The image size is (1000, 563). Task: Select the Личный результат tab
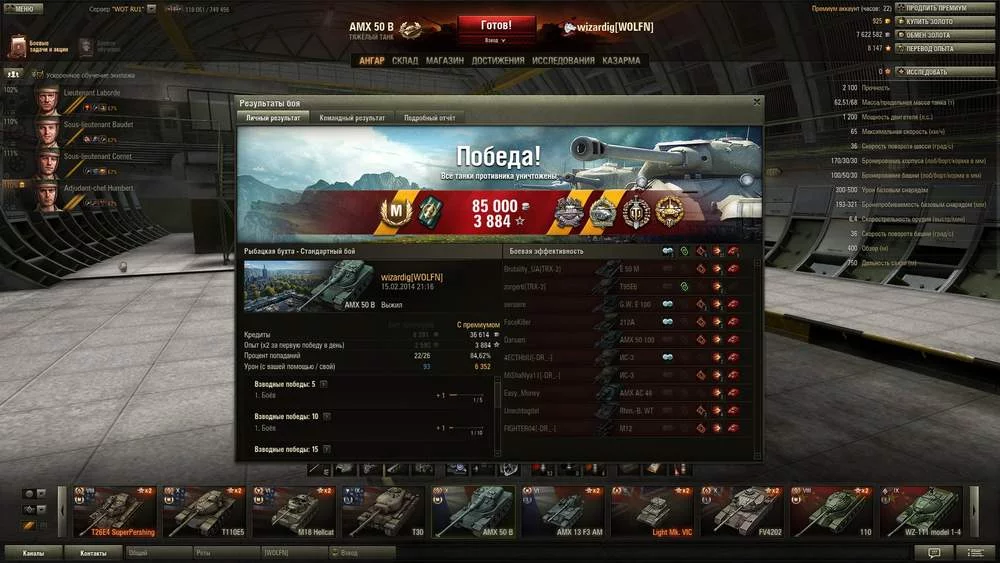(273, 118)
